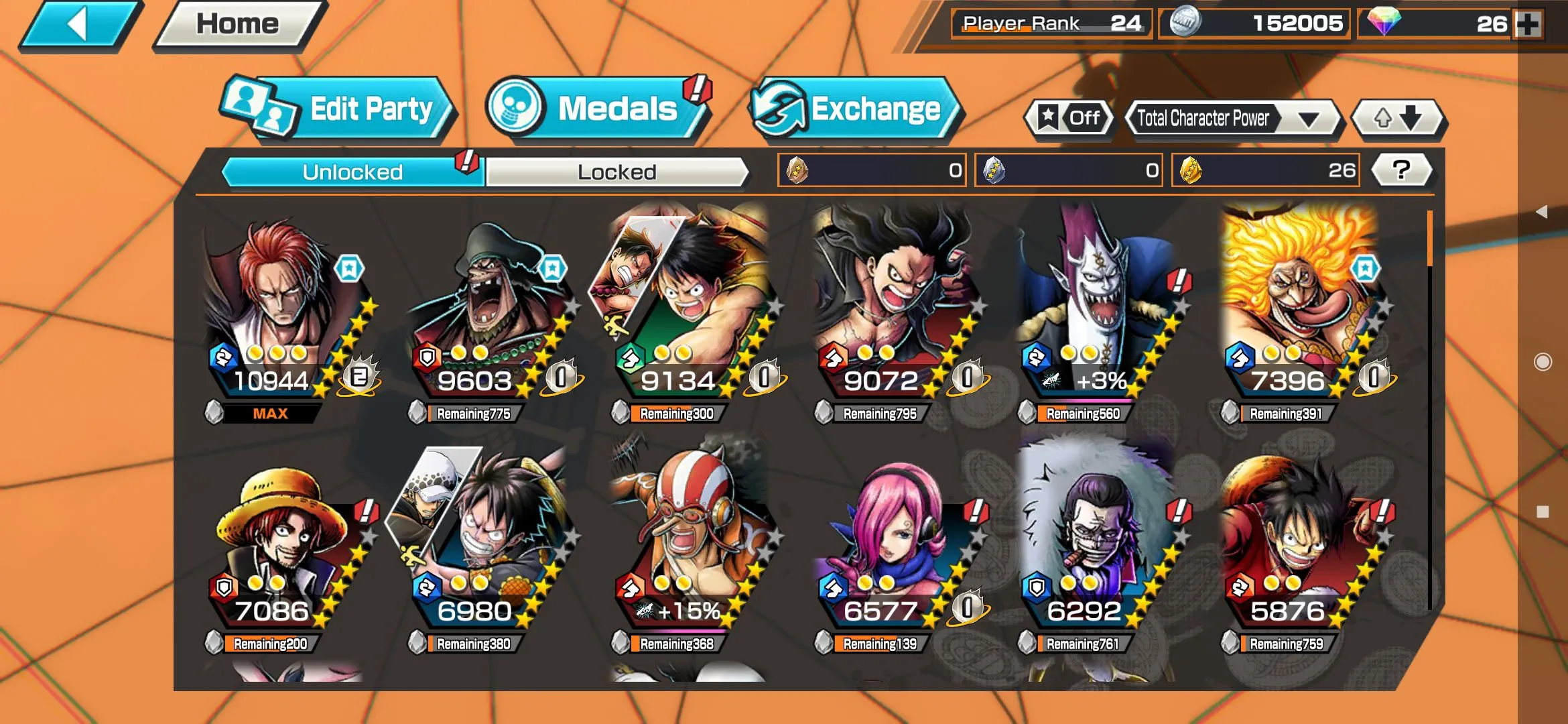Open the Medals screen

596,109
